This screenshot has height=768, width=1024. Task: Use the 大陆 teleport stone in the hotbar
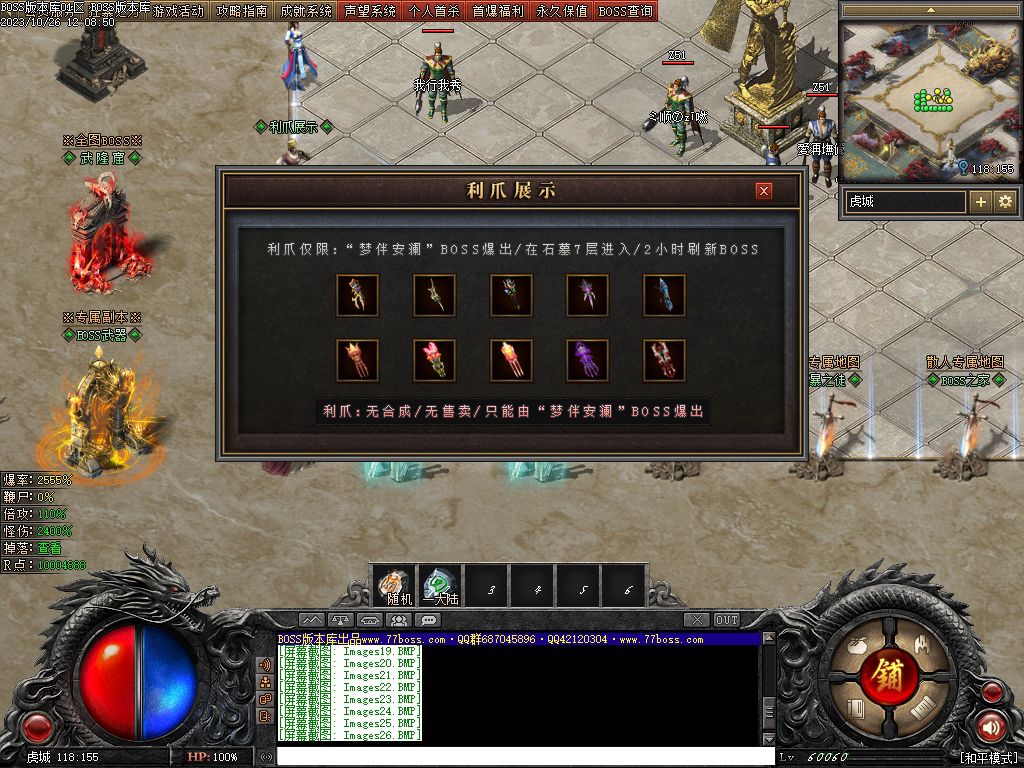click(441, 586)
